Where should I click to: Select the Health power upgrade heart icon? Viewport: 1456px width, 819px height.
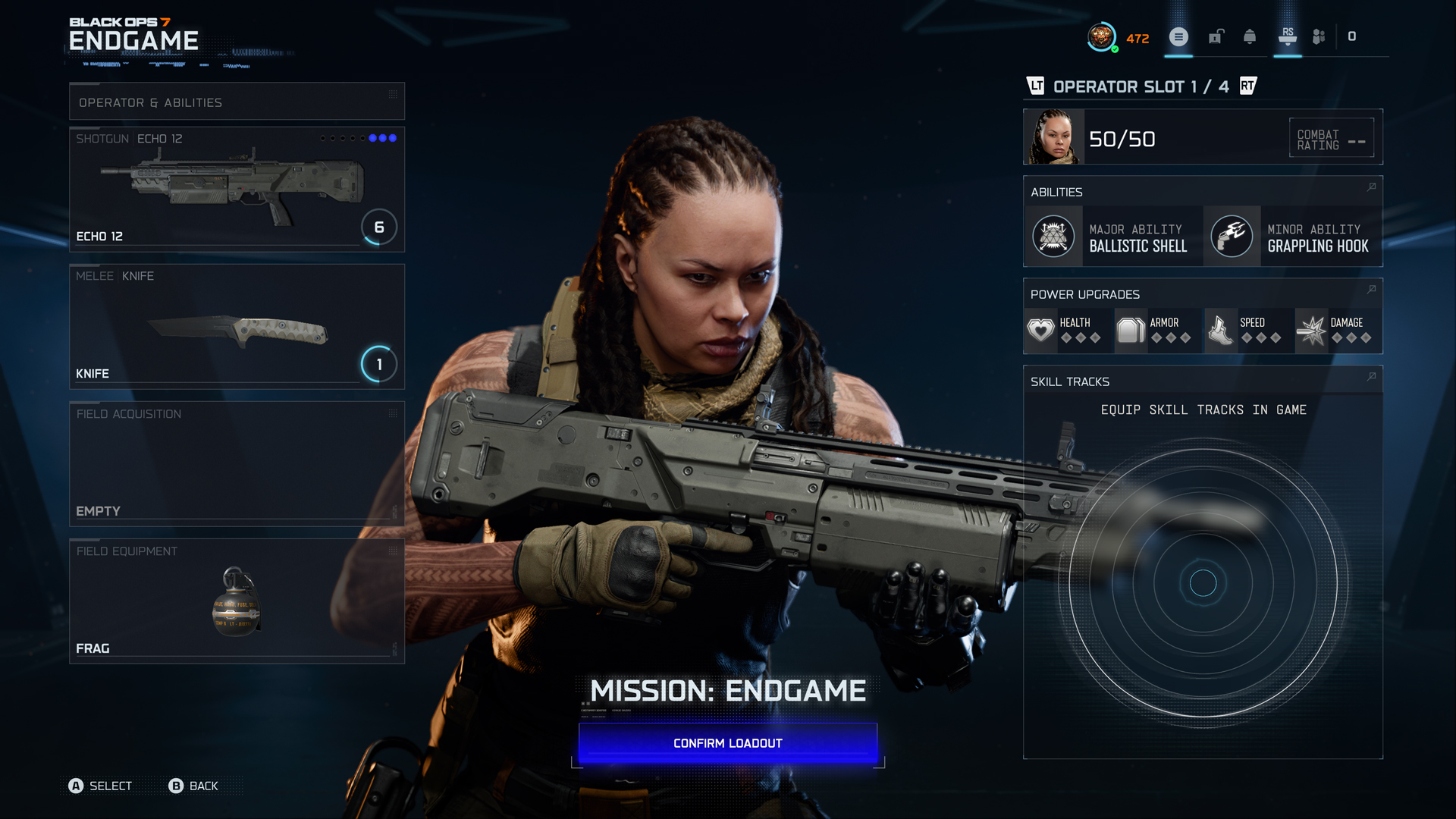1040,329
